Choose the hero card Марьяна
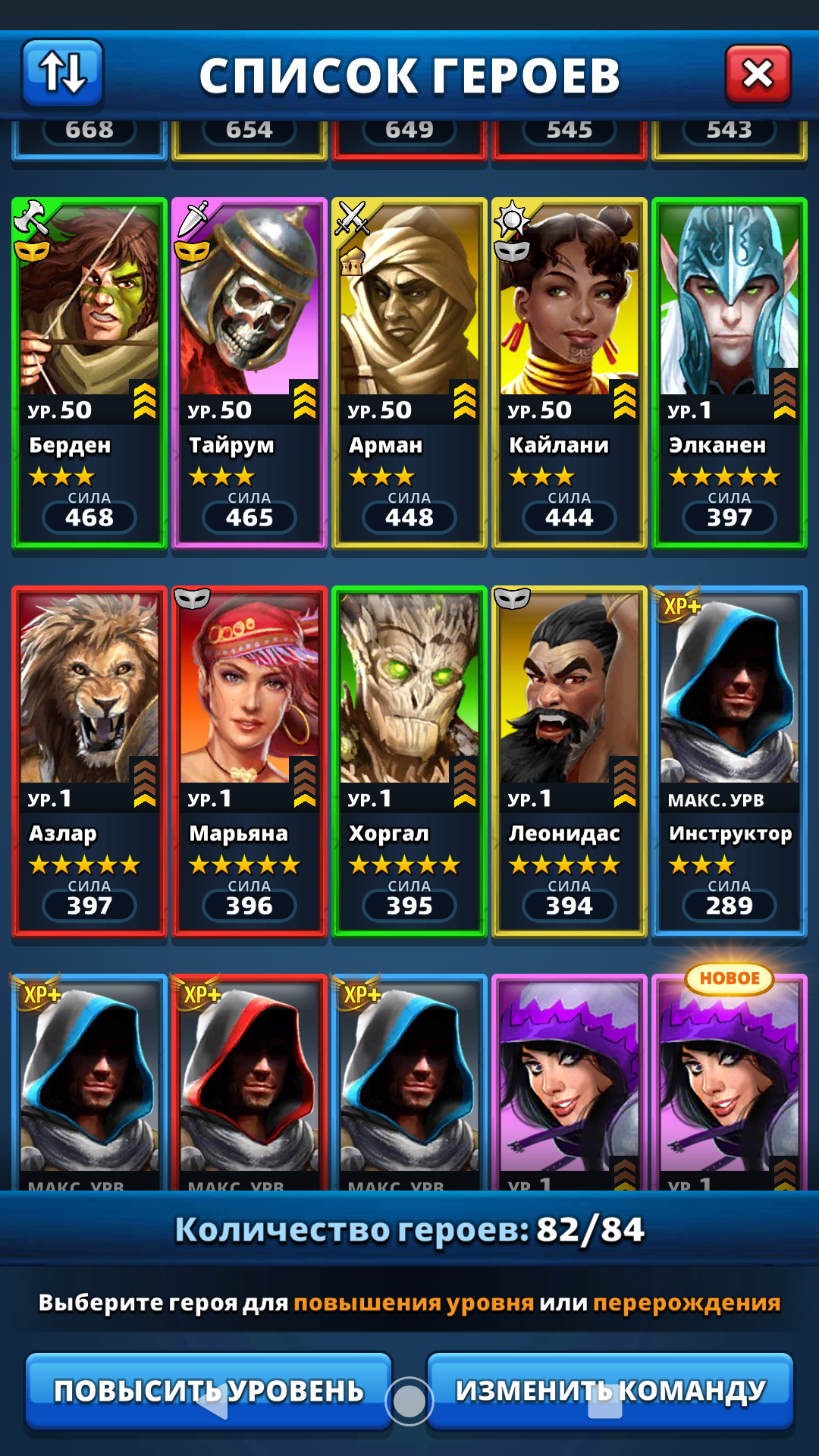 [x=249, y=760]
